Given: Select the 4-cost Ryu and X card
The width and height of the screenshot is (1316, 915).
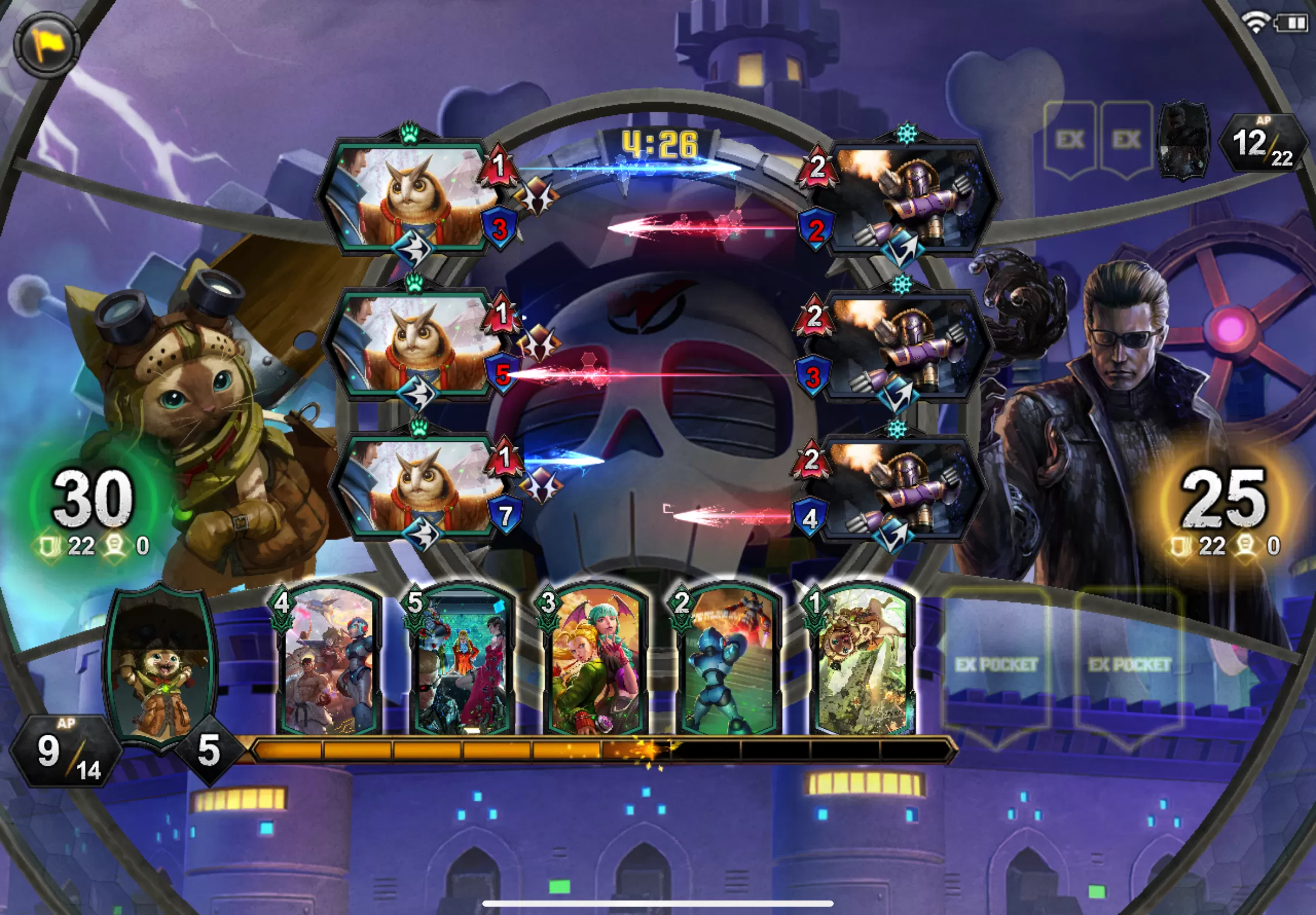Looking at the screenshot, I should click(329, 662).
